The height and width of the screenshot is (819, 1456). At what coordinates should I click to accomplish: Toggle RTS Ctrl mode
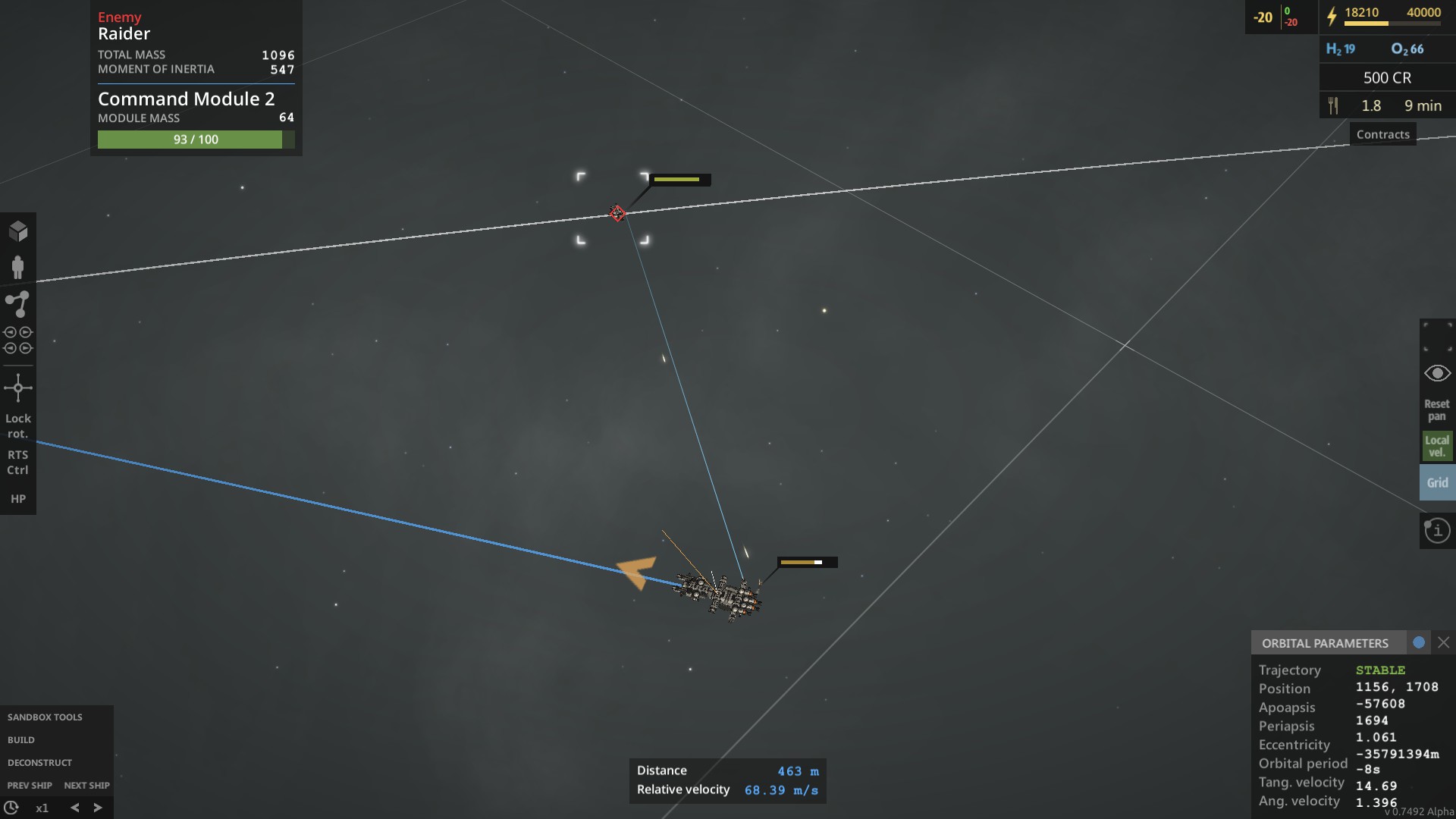(x=18, y=463)
